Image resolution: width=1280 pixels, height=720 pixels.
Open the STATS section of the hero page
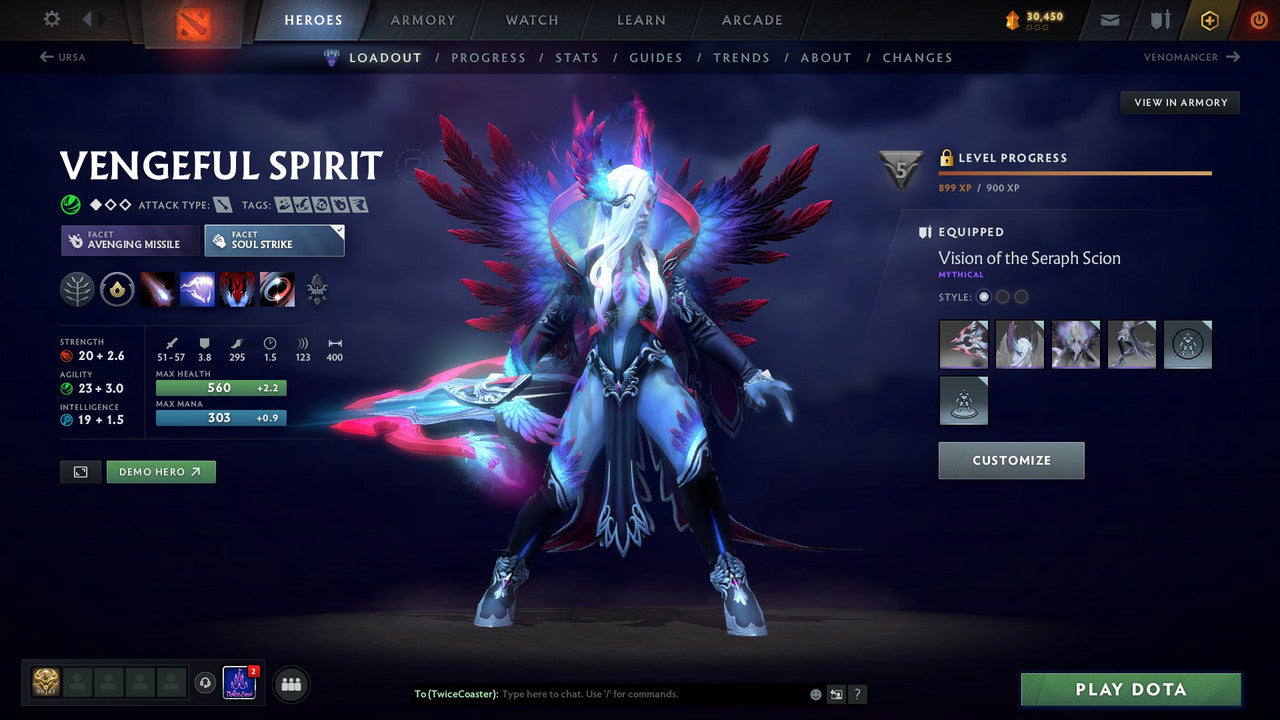pyautogui.click(x=577, y=57)
